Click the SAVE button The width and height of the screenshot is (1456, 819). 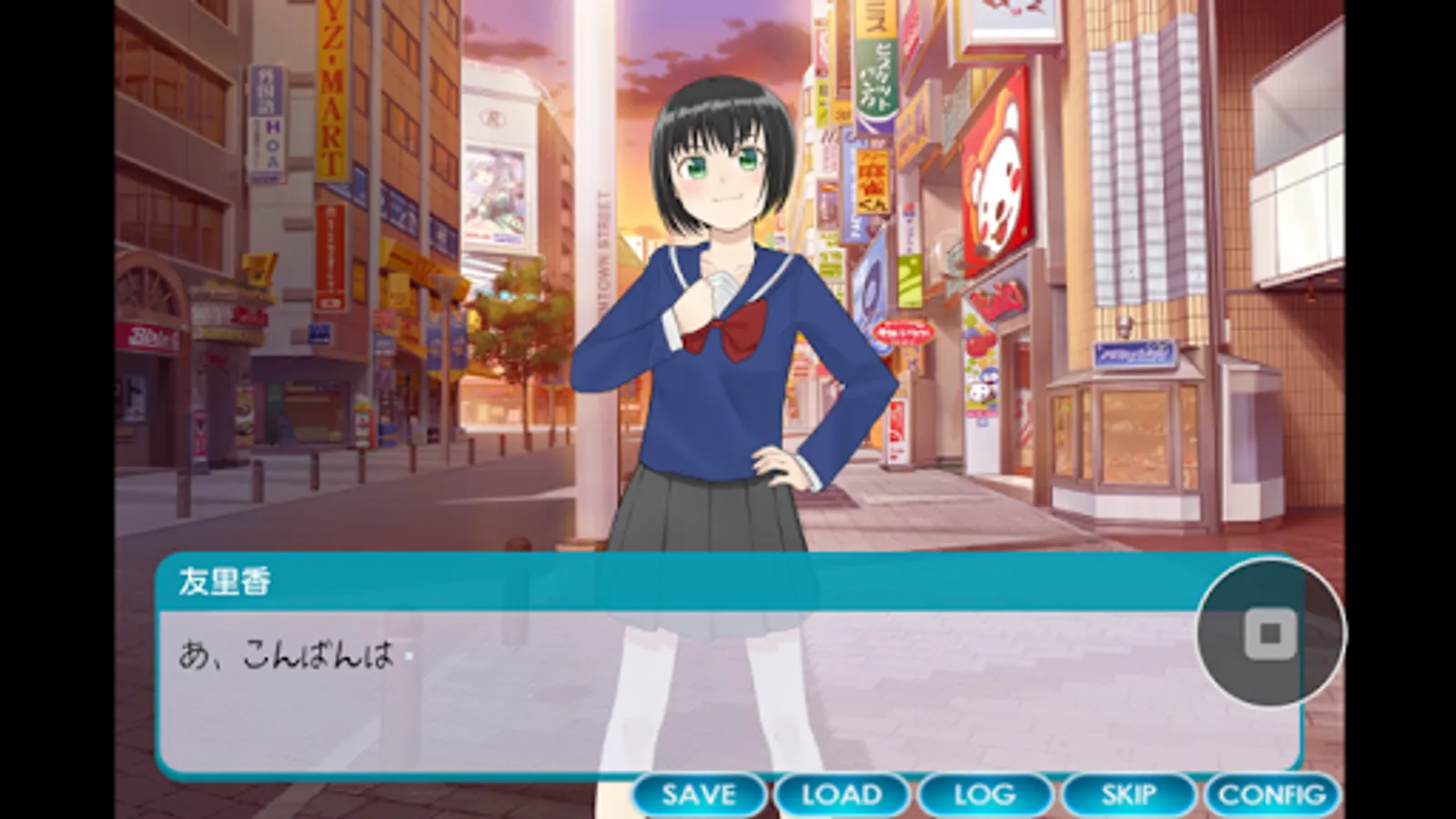tap(699, 794)
